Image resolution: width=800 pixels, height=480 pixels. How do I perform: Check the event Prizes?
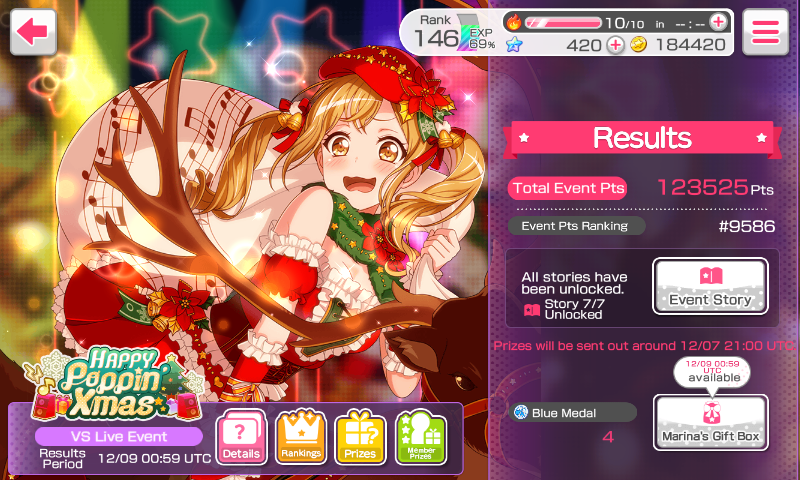[x=360, y=437]
